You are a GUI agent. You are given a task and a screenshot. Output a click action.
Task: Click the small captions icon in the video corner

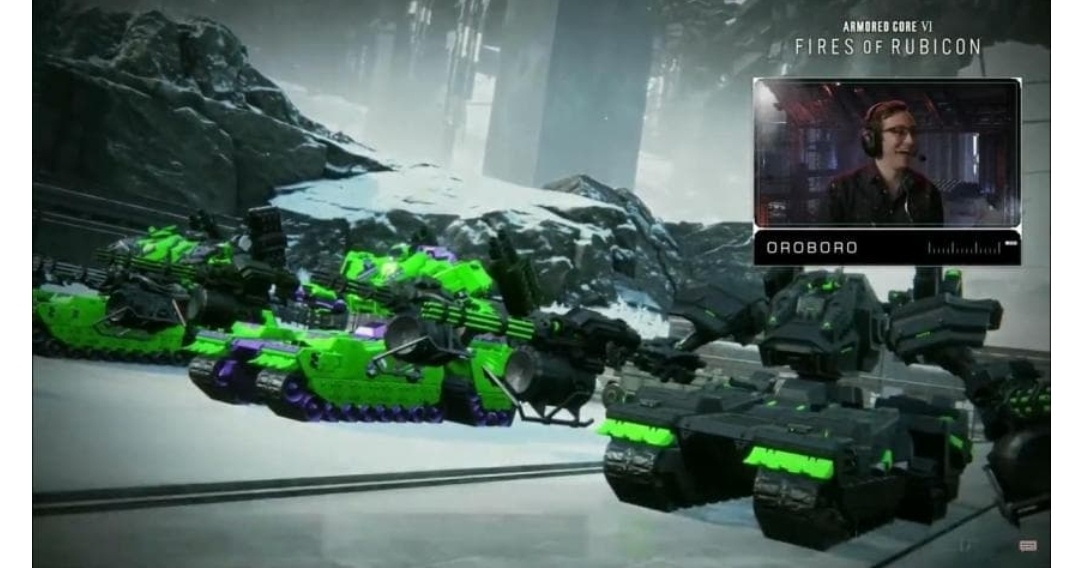pyautogui.click(x=1027, y=545)
